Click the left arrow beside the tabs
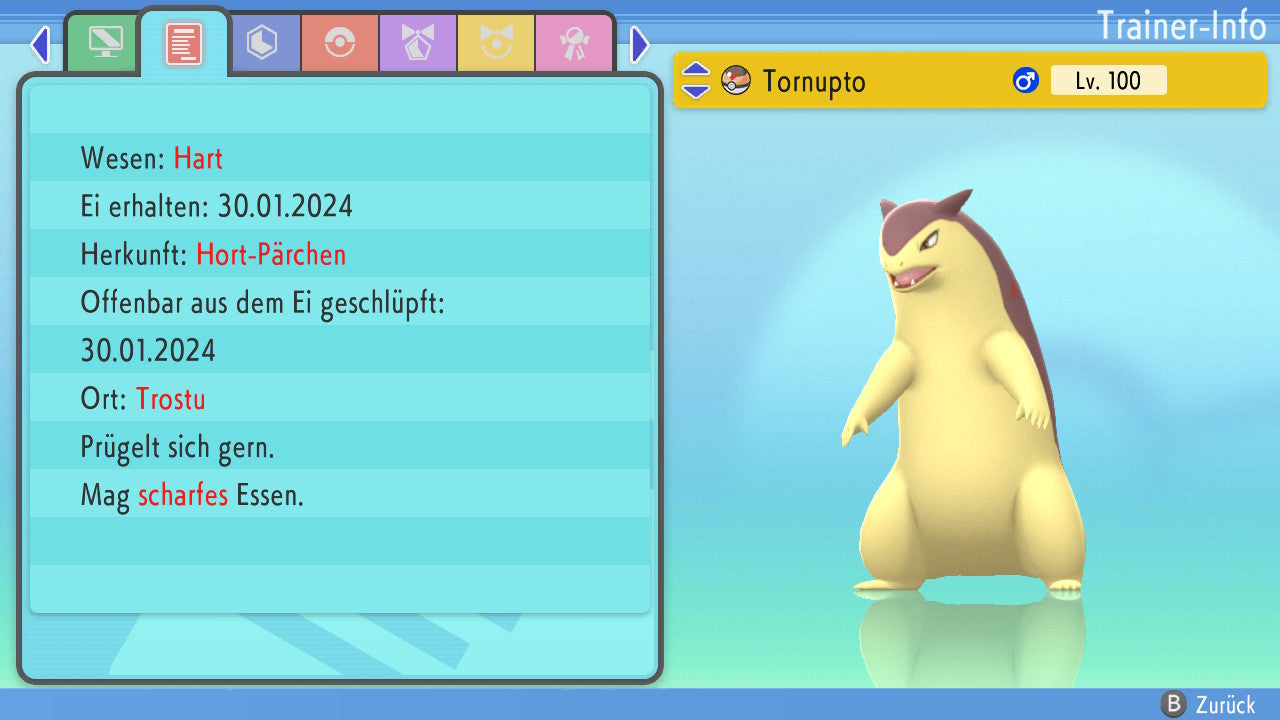 click(40, 45)
